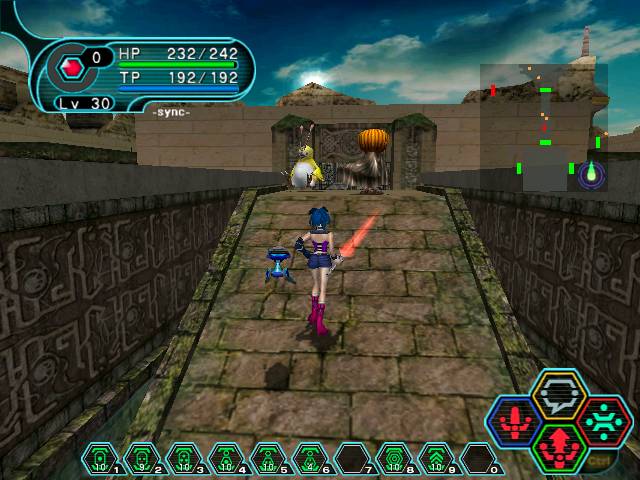This screenshot has width=640, height=480.
Task: Click the area minimap
Action: coord(544,127)
